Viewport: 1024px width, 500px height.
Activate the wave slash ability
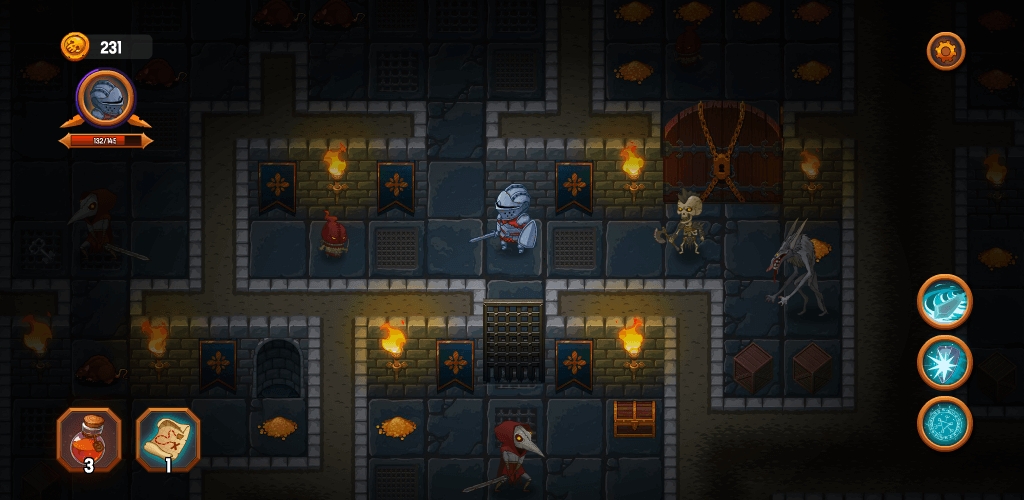click(x=945, y=301)
